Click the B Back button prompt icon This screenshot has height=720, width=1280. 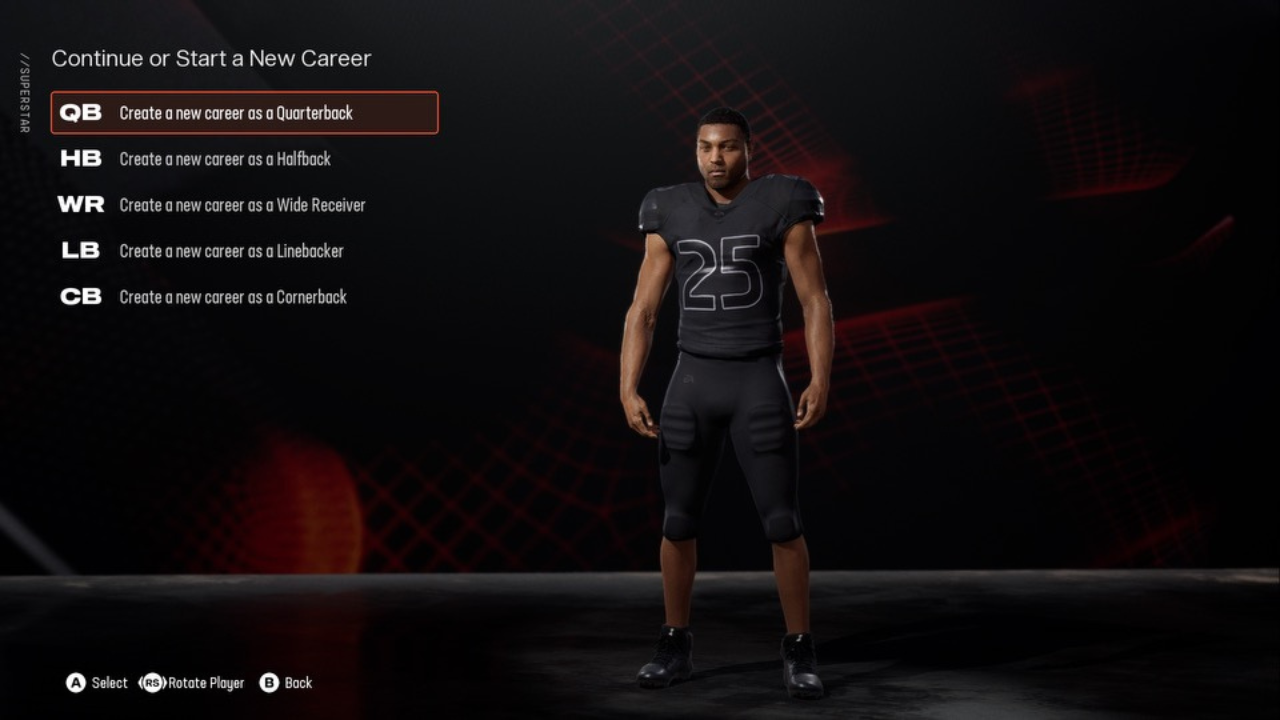pos(268,683)
